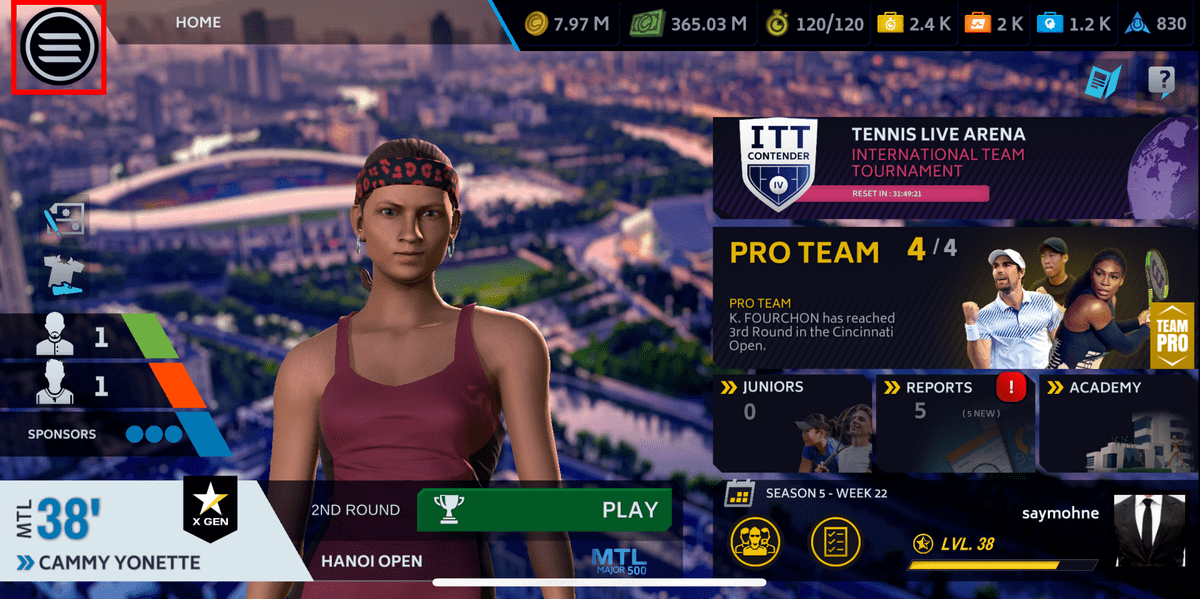Viewport: 1200px width, 599px height.
Task: Open the Pro Team panel
Action: 955,297
